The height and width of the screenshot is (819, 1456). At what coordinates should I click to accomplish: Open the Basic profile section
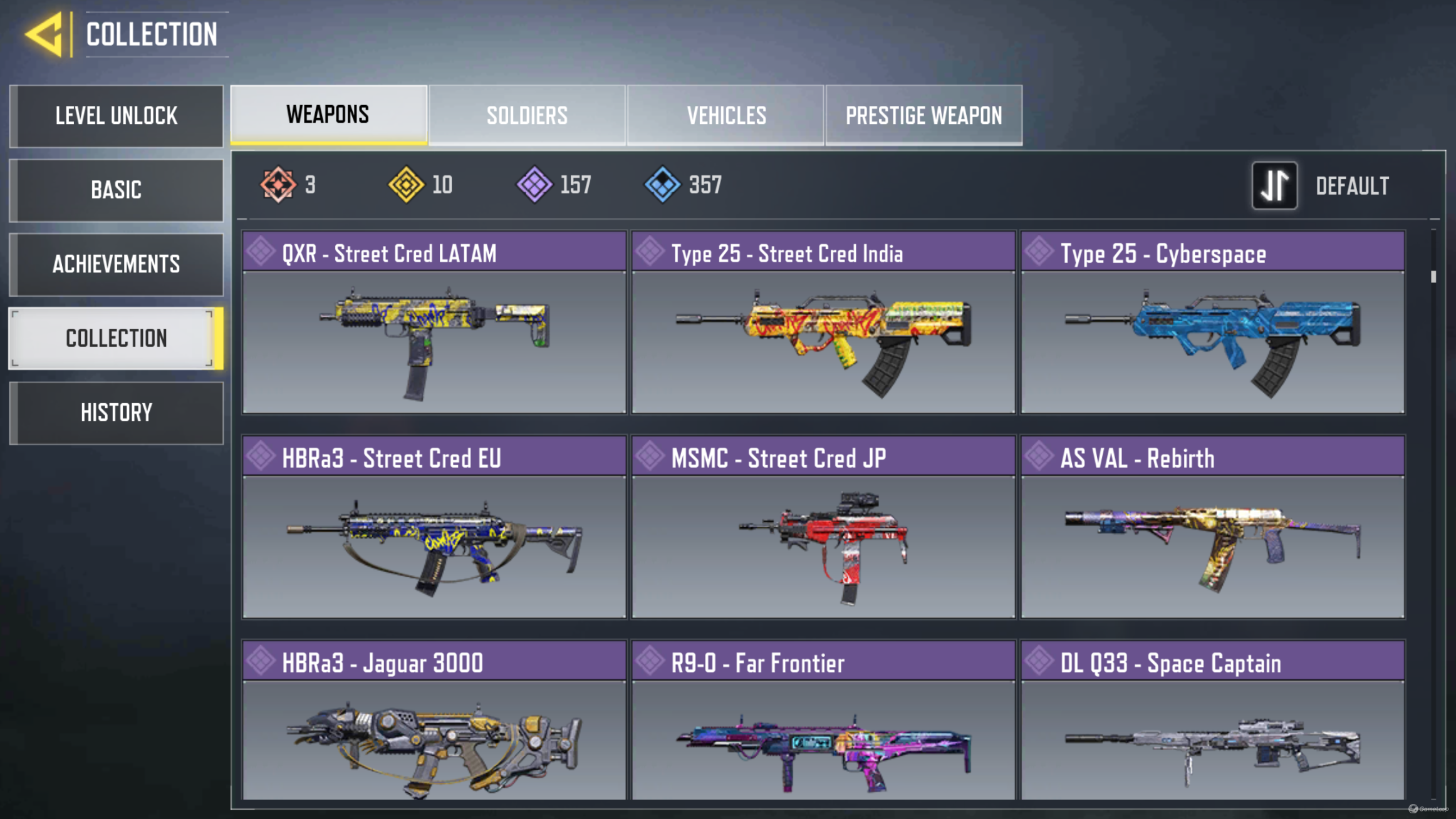[117, 190]
